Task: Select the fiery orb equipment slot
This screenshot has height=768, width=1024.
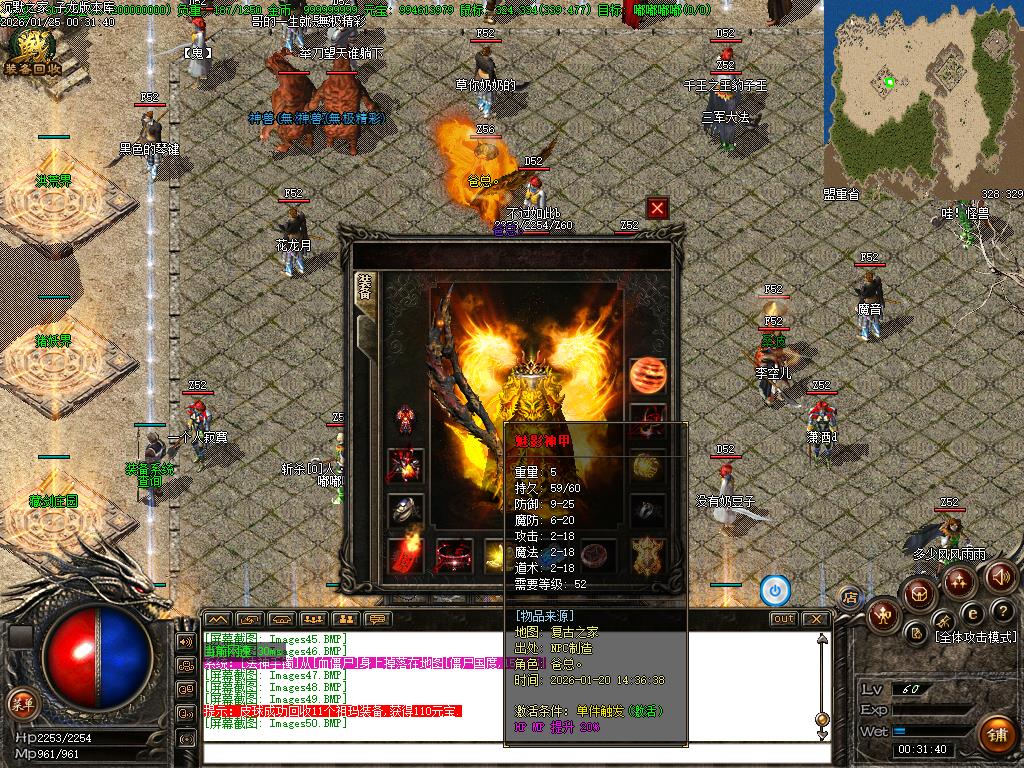Action: tap(648, 376)
